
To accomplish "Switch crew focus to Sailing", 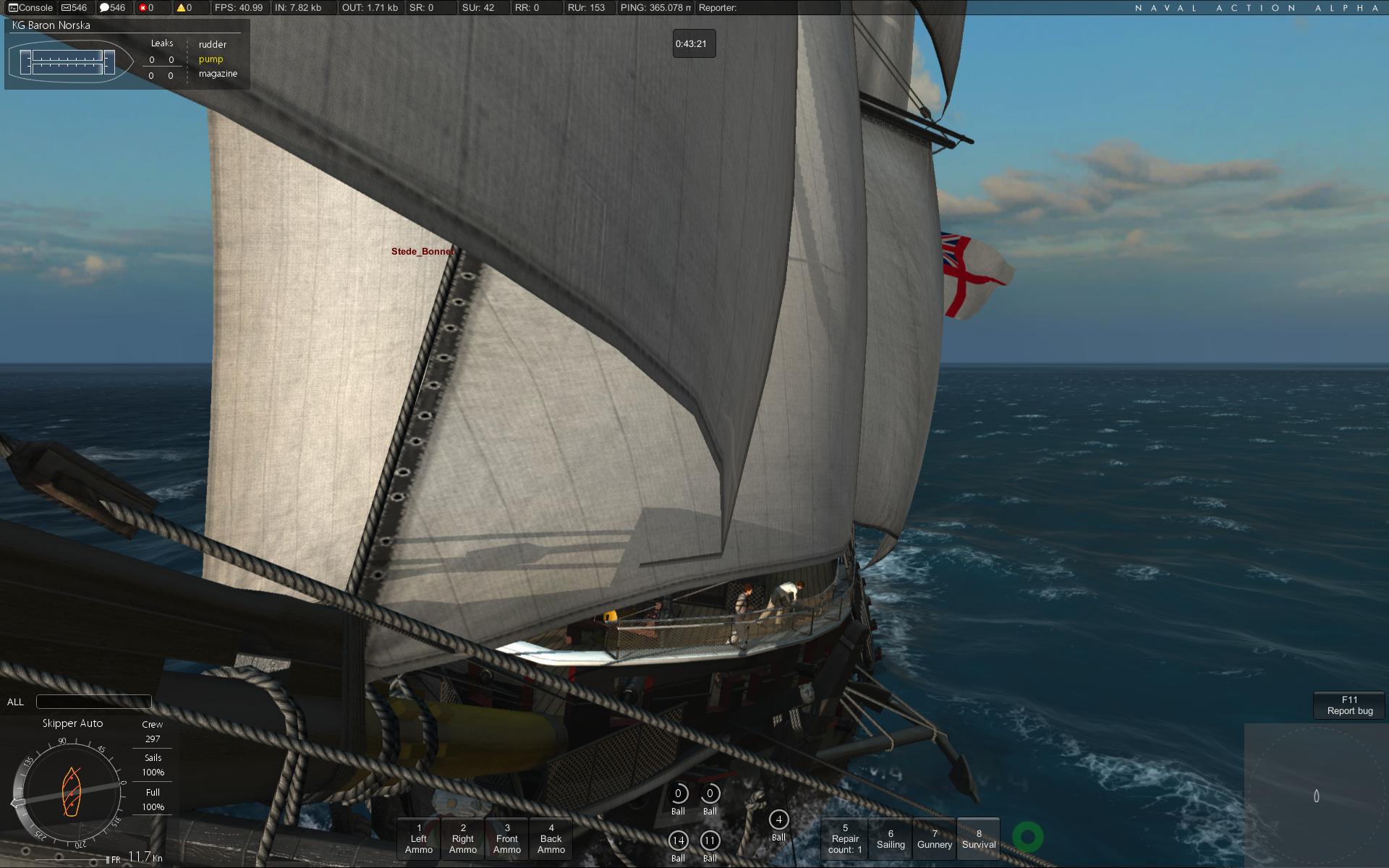I will pos(891,839).
